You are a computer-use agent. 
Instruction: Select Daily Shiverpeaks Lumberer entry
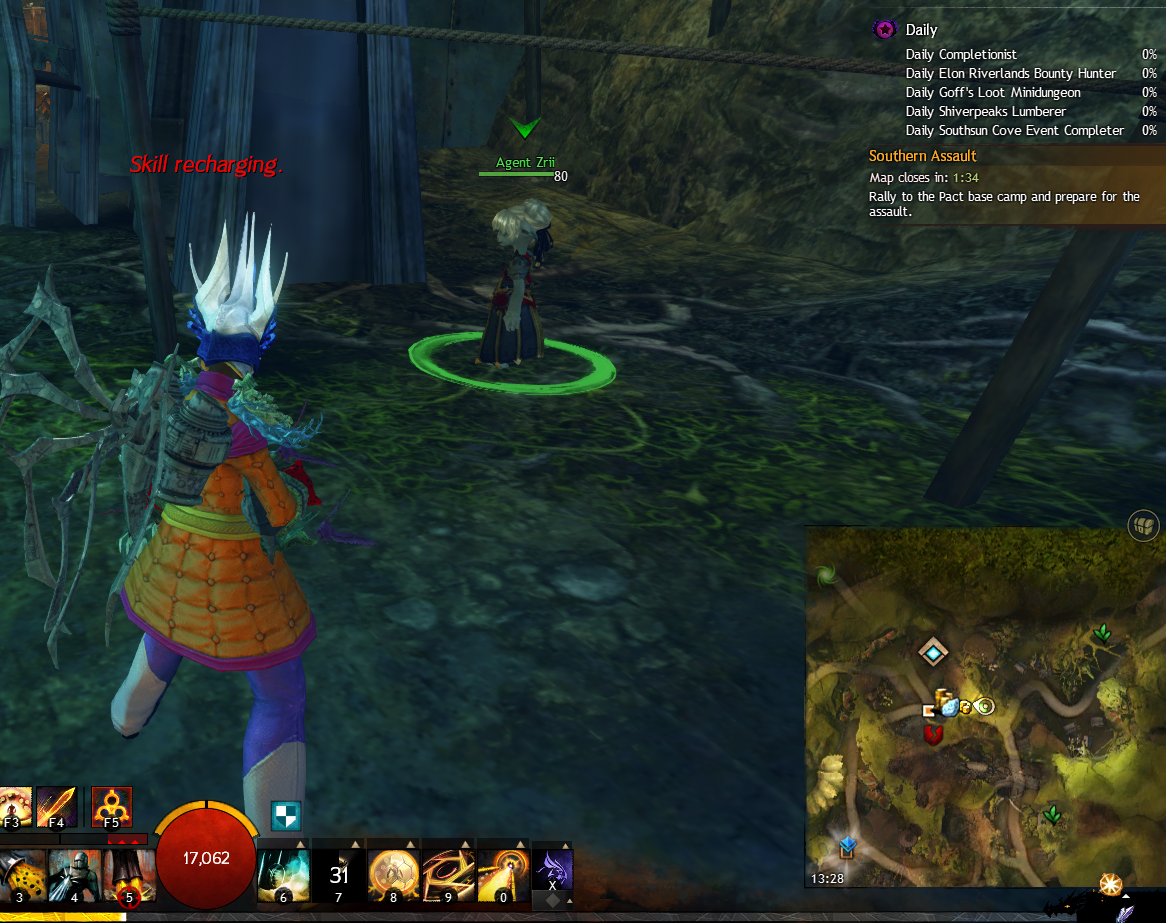[x=985, y=111]
